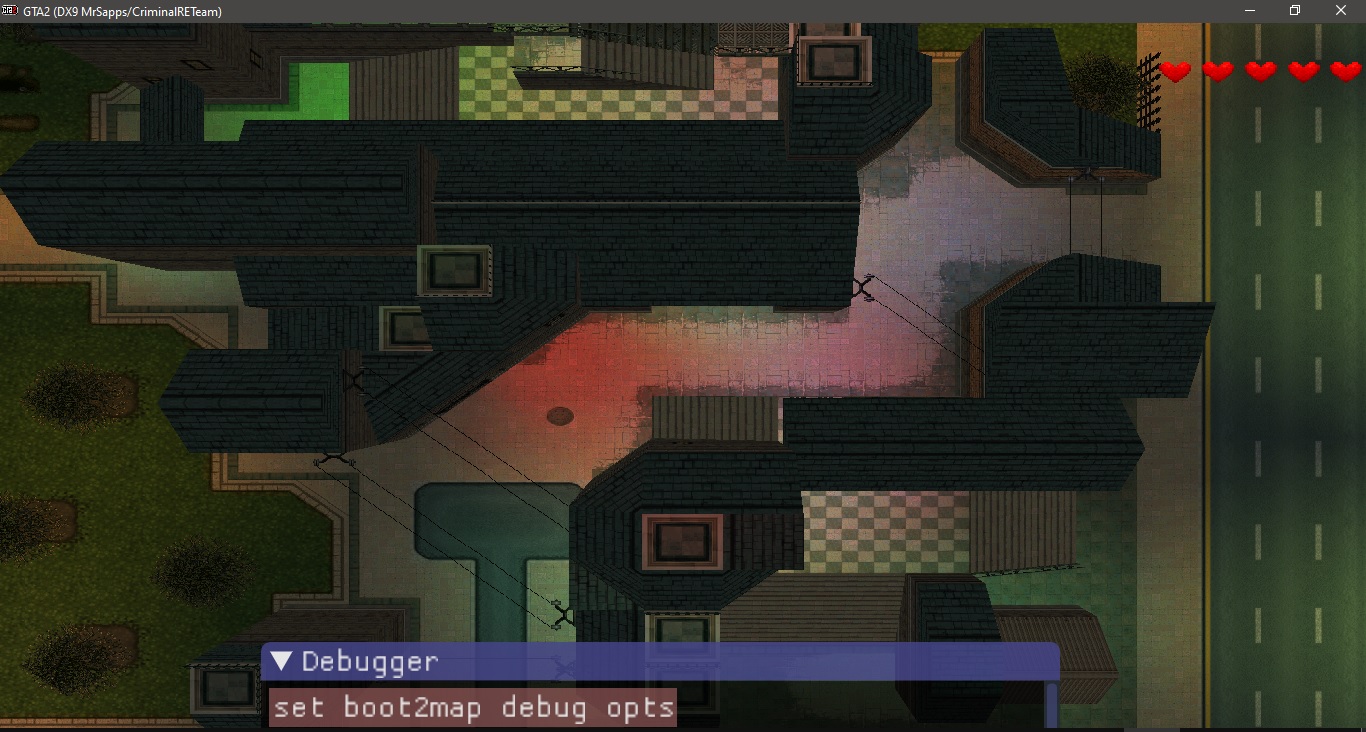Click the set boot2map debug opts button
The width and height of the screenshot is (1366, 732).
pyautogui.click(x=473, y=708)
